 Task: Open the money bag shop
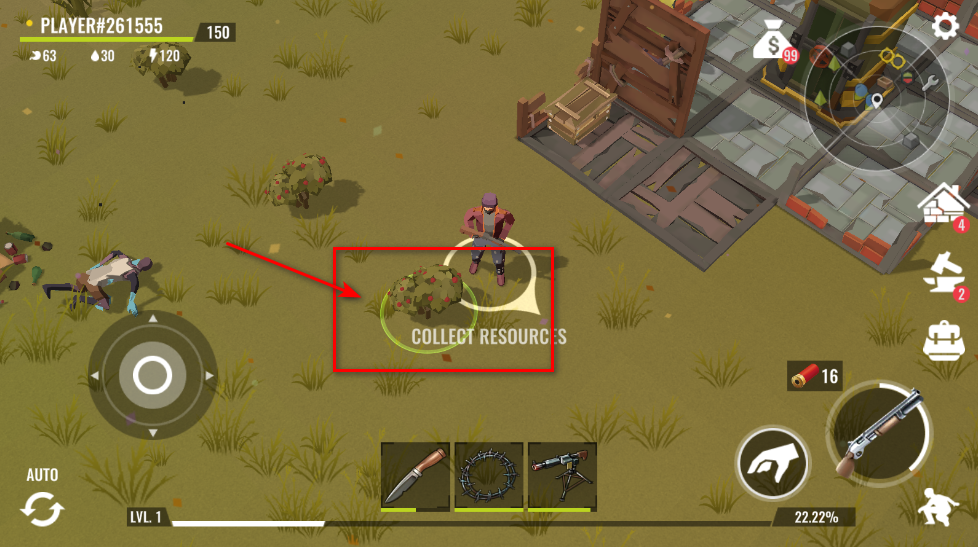[773, 42]
